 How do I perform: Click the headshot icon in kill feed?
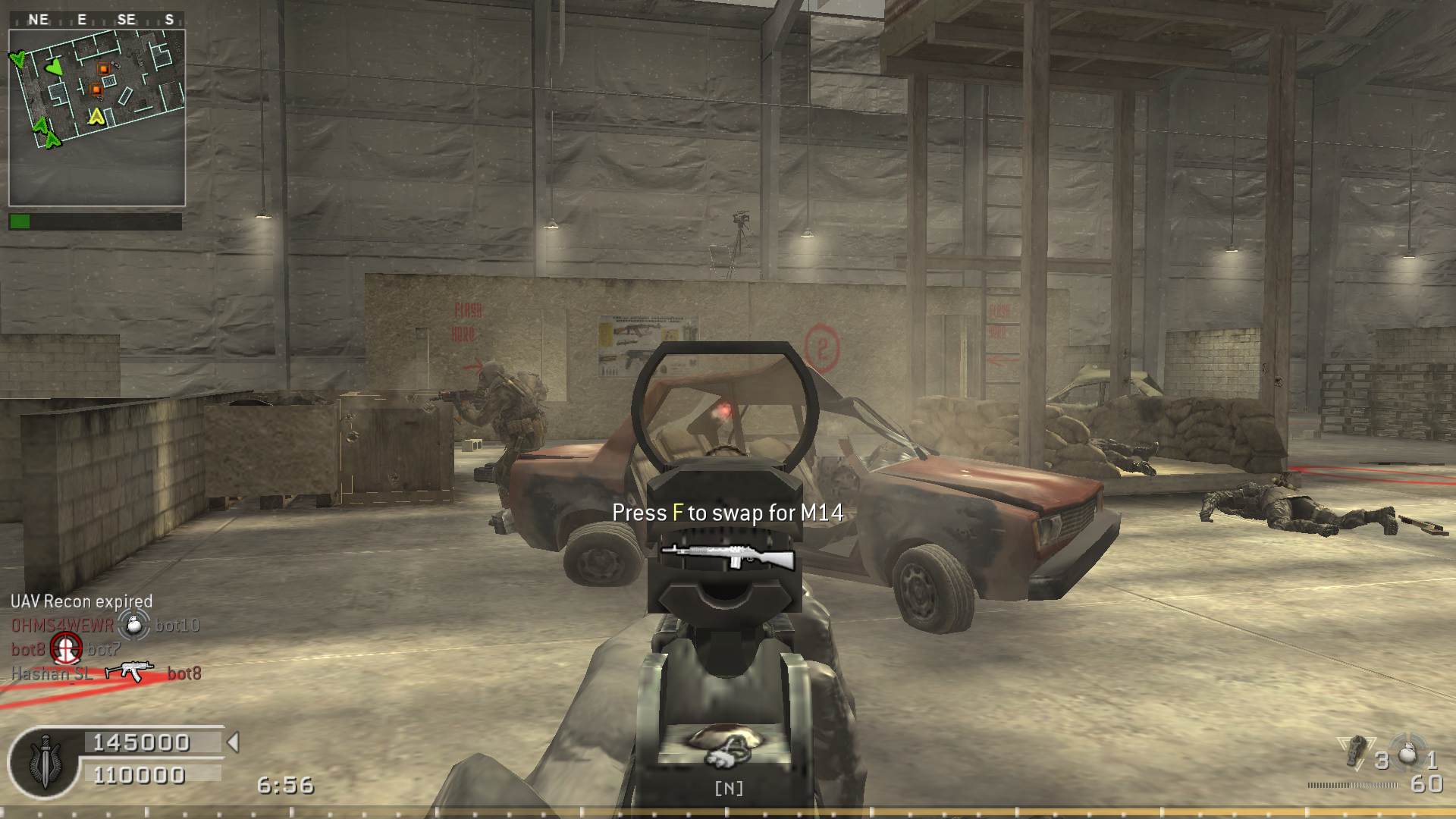coord(66,648)
